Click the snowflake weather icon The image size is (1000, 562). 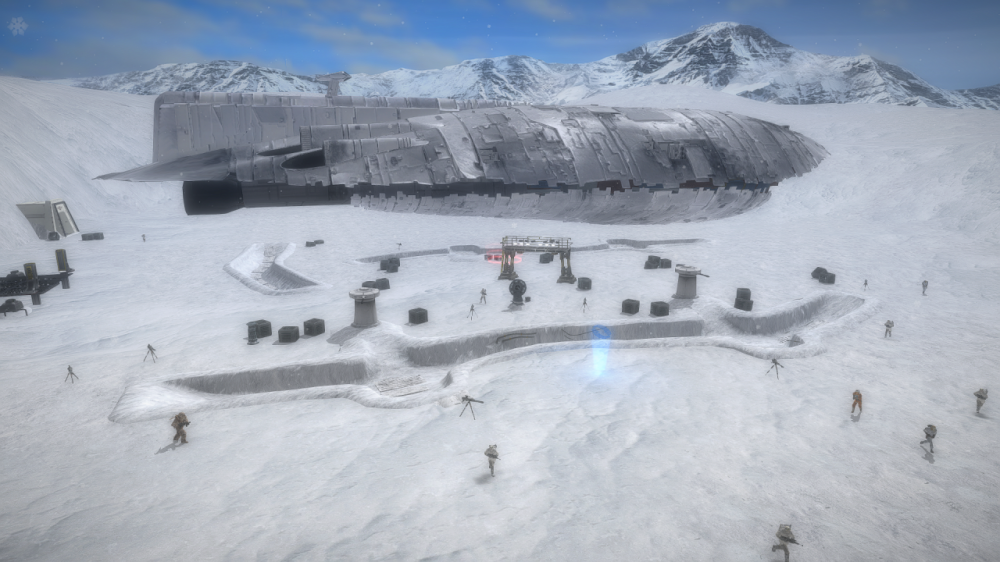tap(18, 26)
